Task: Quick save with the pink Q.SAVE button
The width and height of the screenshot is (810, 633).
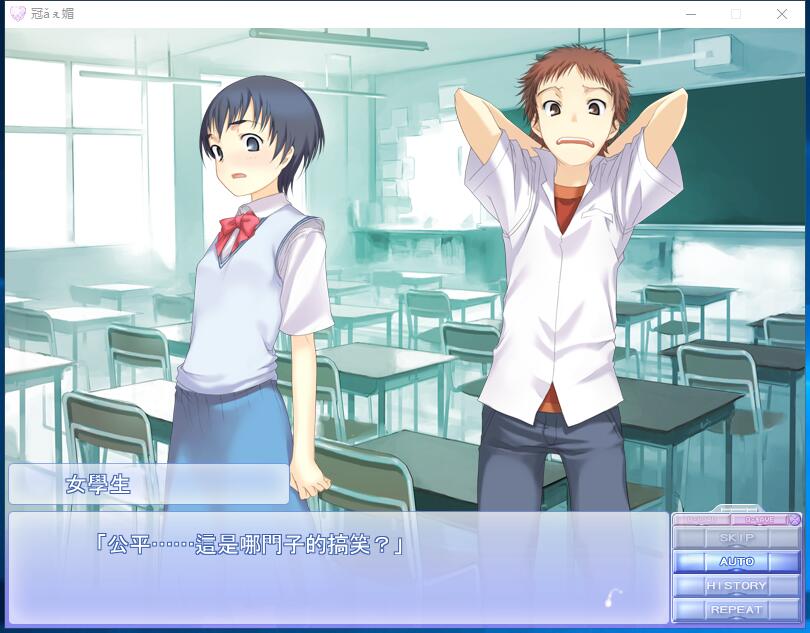Action: click(758, 520)
